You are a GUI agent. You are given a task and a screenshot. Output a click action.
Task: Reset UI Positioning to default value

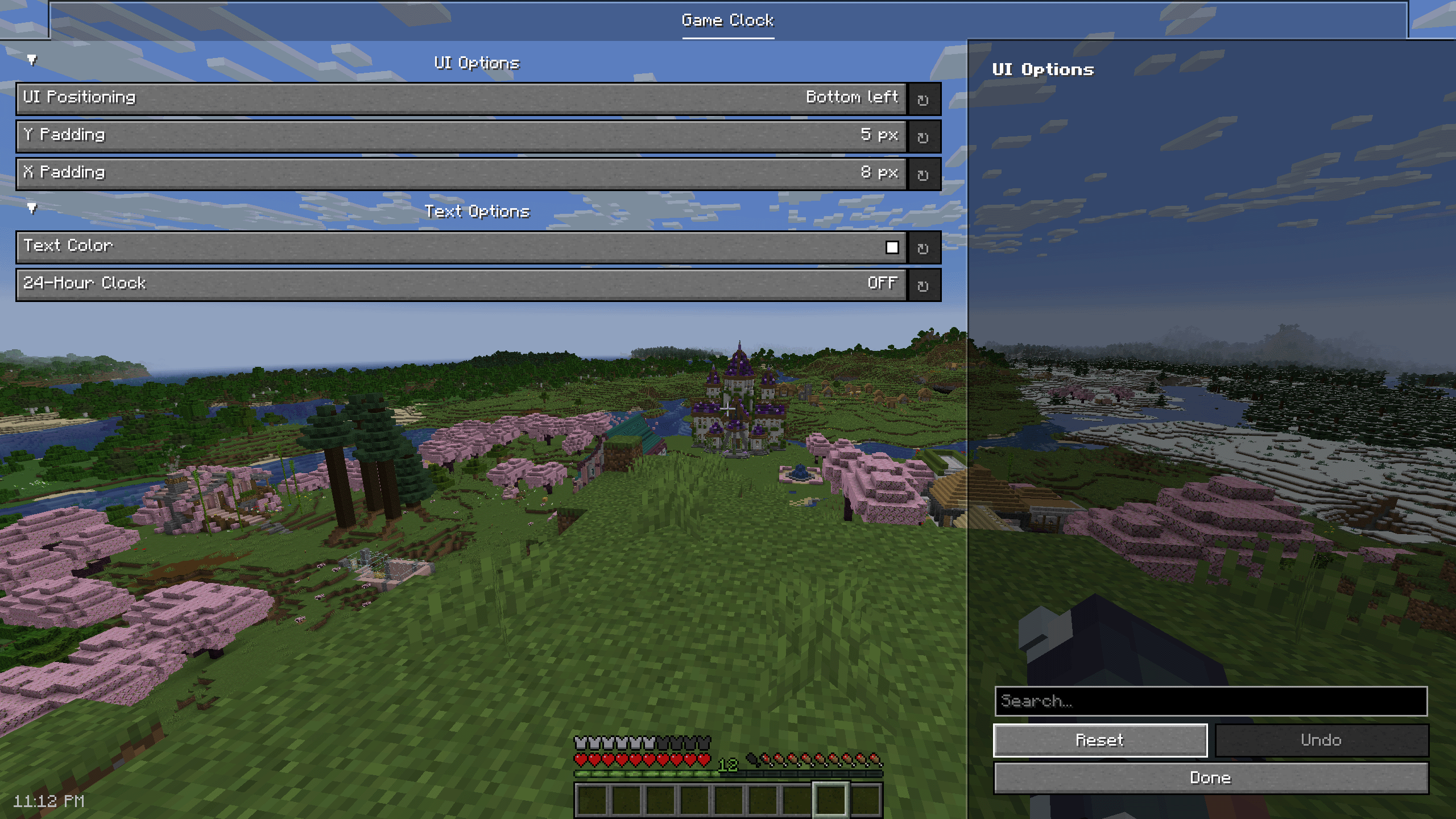coord(924,98)
